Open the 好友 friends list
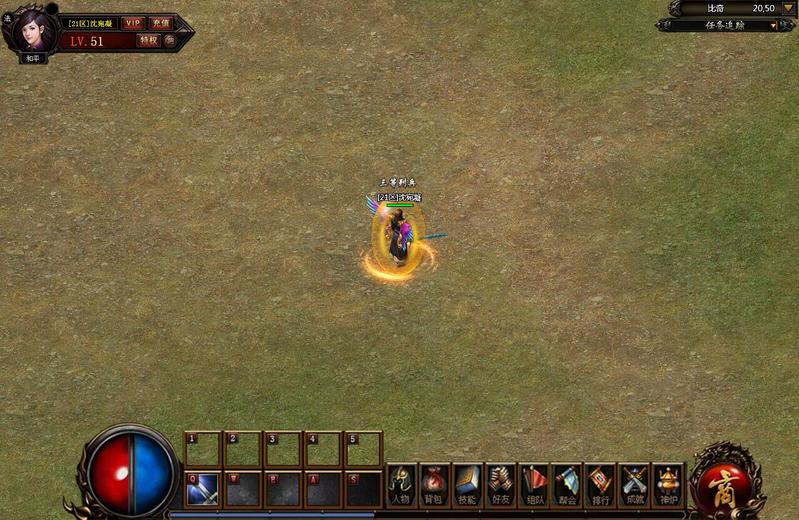Image resolution: width=799 pixels, height=520 pixels. tap(500, 485)
